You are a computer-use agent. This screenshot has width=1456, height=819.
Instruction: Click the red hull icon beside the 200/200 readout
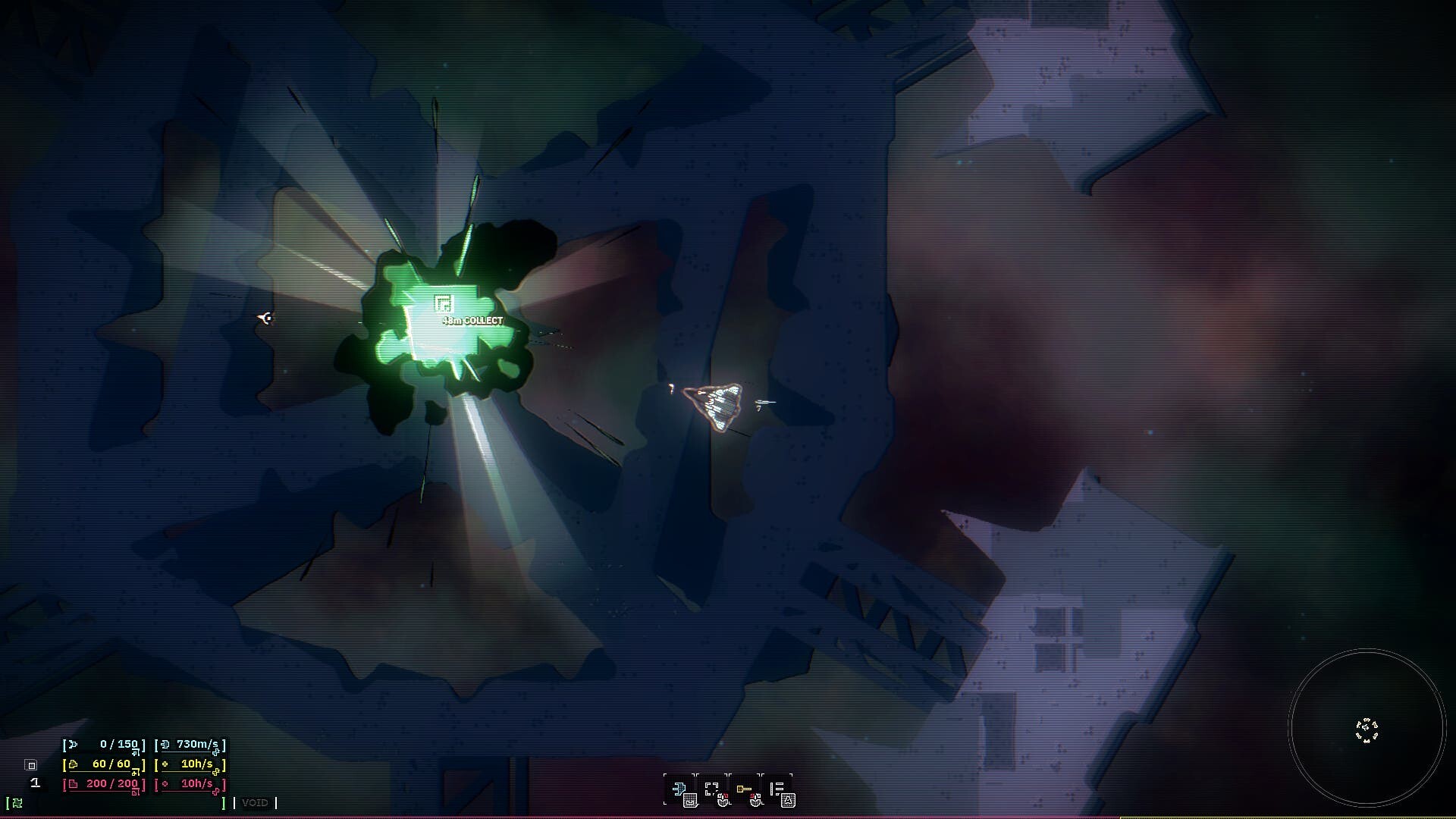[x=73, y=784]
